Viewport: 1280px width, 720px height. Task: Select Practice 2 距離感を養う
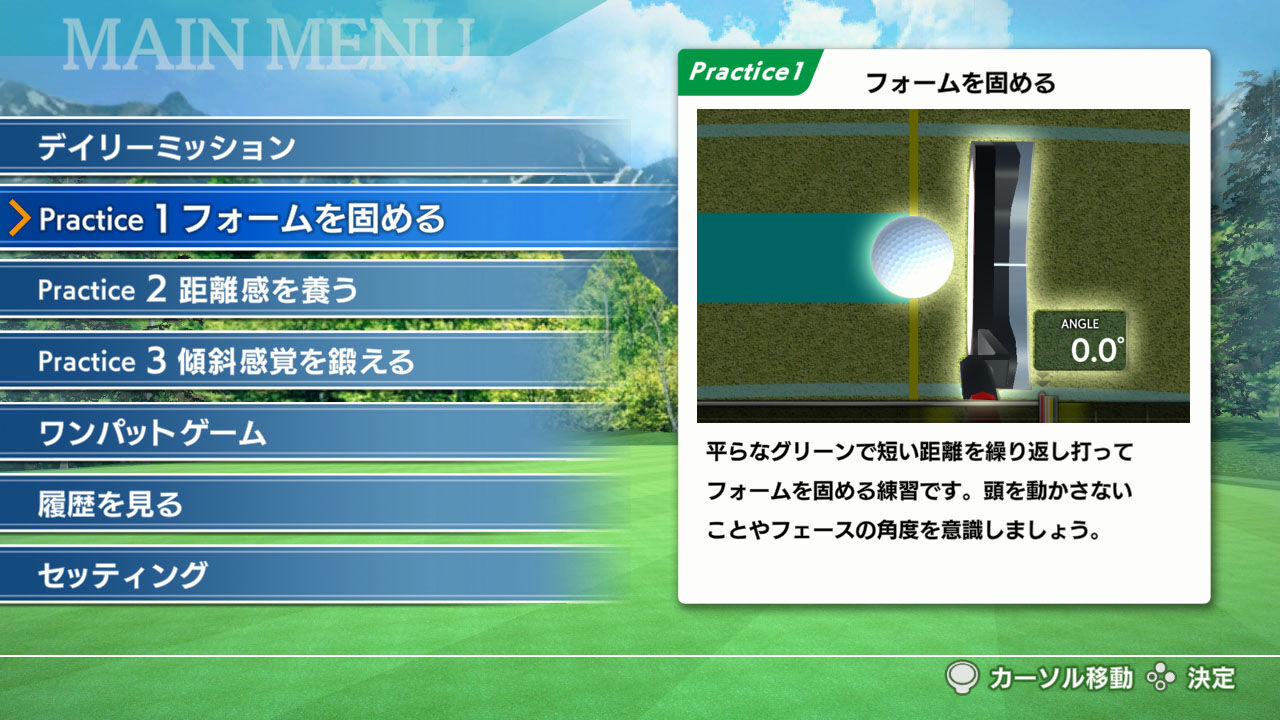pos(196,290)
